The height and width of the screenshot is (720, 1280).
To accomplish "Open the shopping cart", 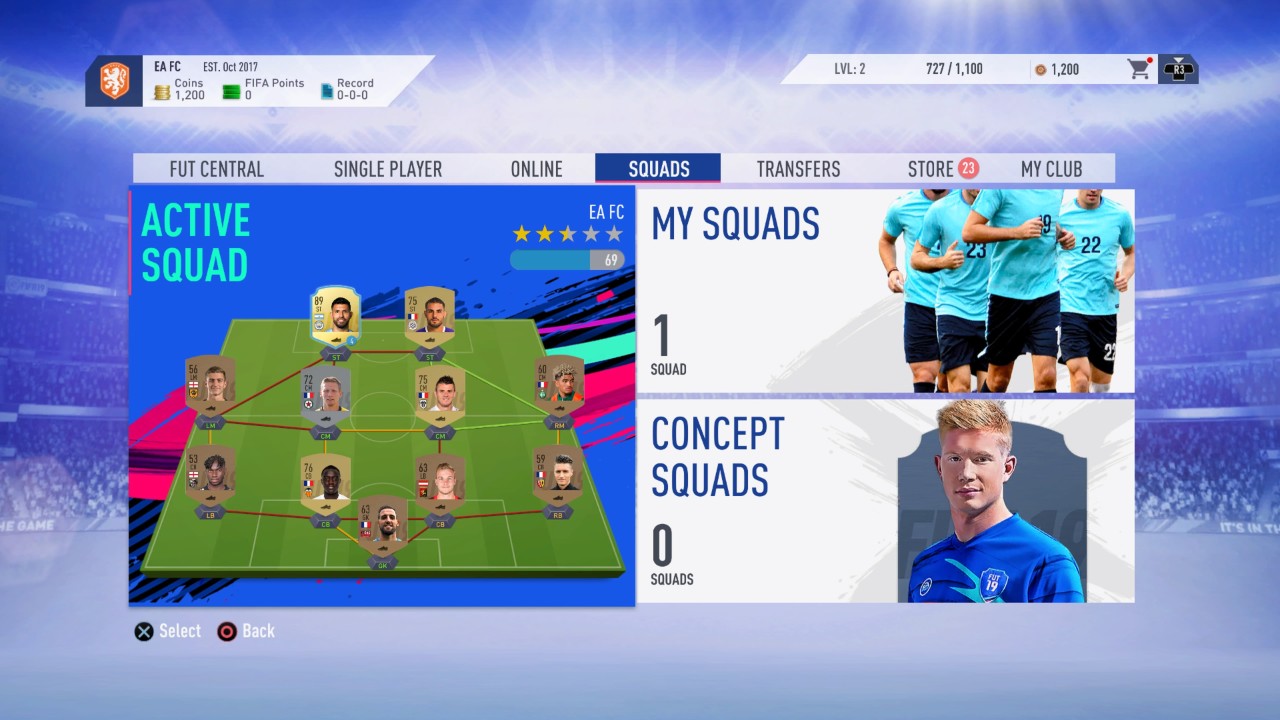I will tap(1137, 69).
